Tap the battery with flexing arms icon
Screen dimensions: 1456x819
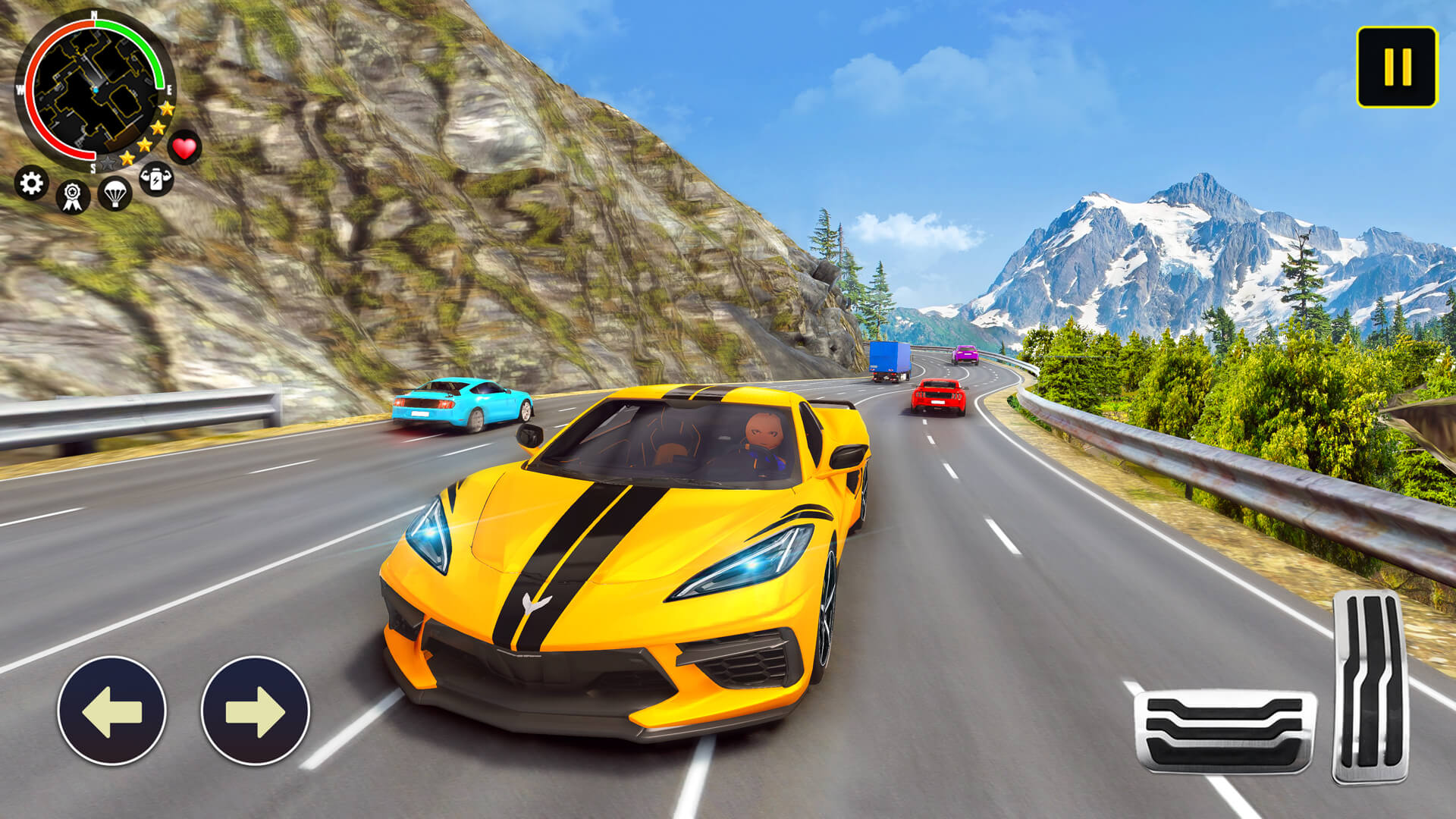156,179
